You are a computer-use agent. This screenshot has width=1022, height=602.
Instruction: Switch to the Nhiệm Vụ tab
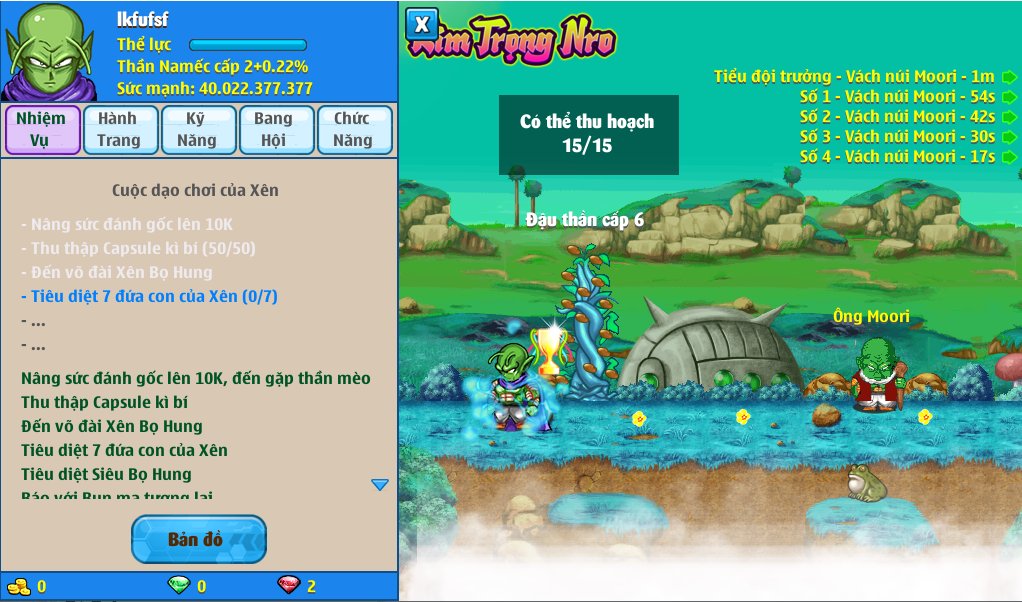click(42, 130)
